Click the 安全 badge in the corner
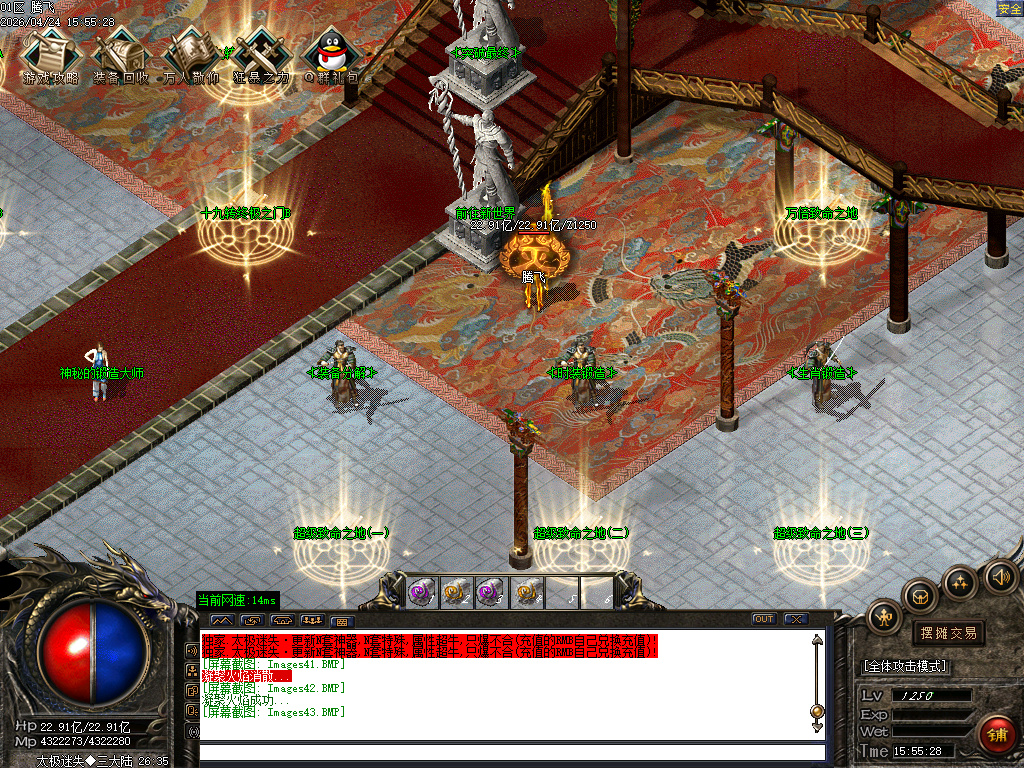Image resolution: width=1024 pixels, height=768 pixels. click(x=1009, y=8)
